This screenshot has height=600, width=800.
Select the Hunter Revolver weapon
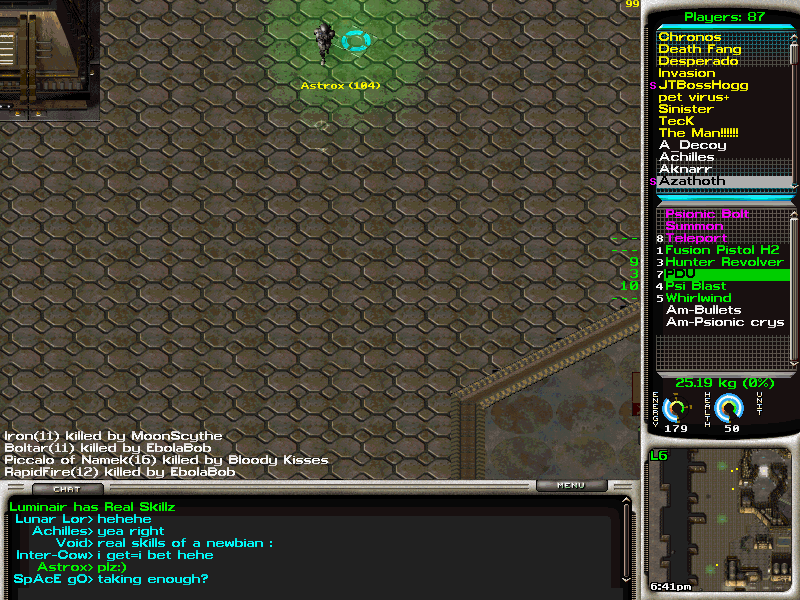click(724, 262)
